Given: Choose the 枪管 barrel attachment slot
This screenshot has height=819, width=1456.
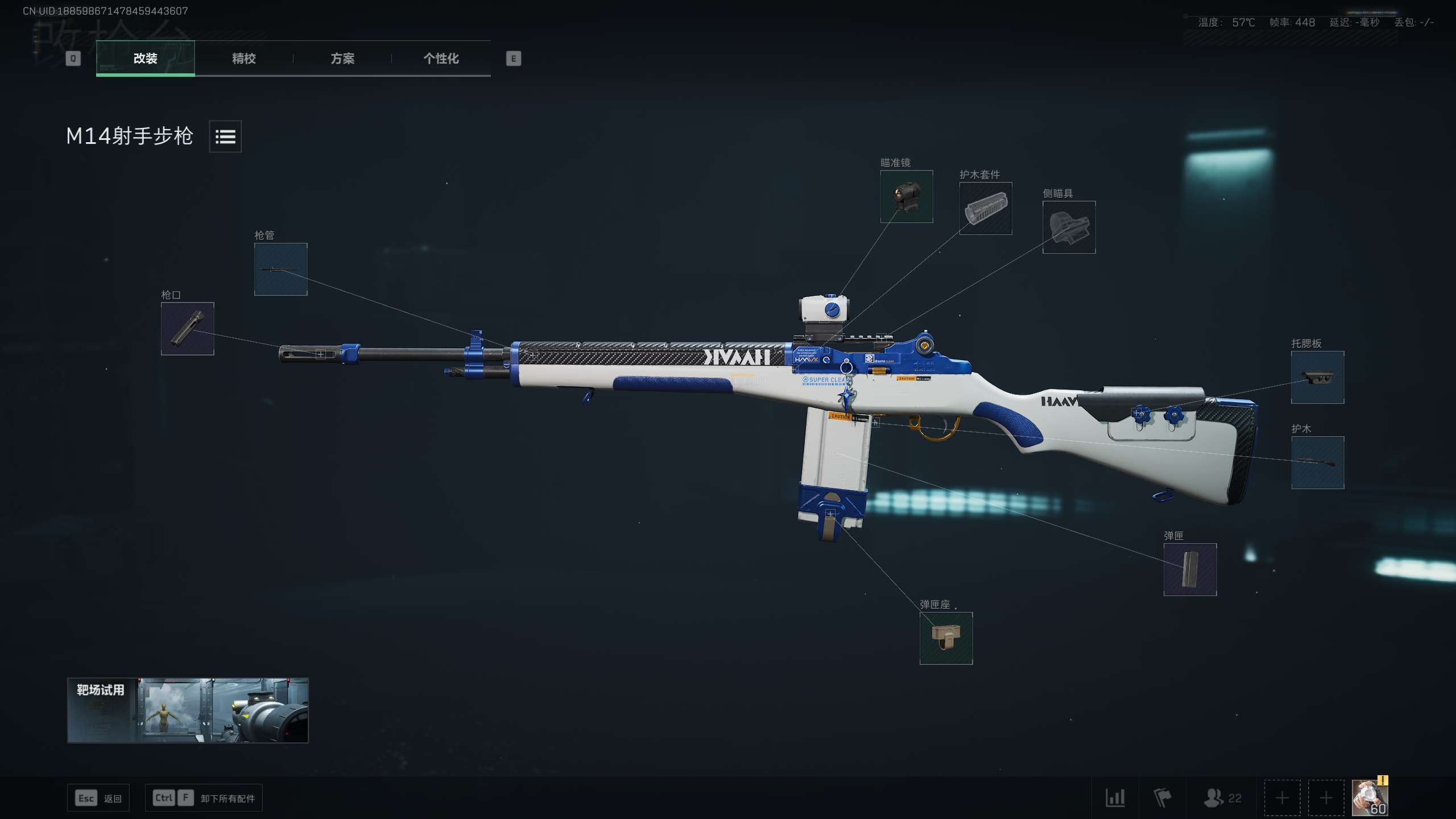Looking at the screenshot, I should [281, 270].
